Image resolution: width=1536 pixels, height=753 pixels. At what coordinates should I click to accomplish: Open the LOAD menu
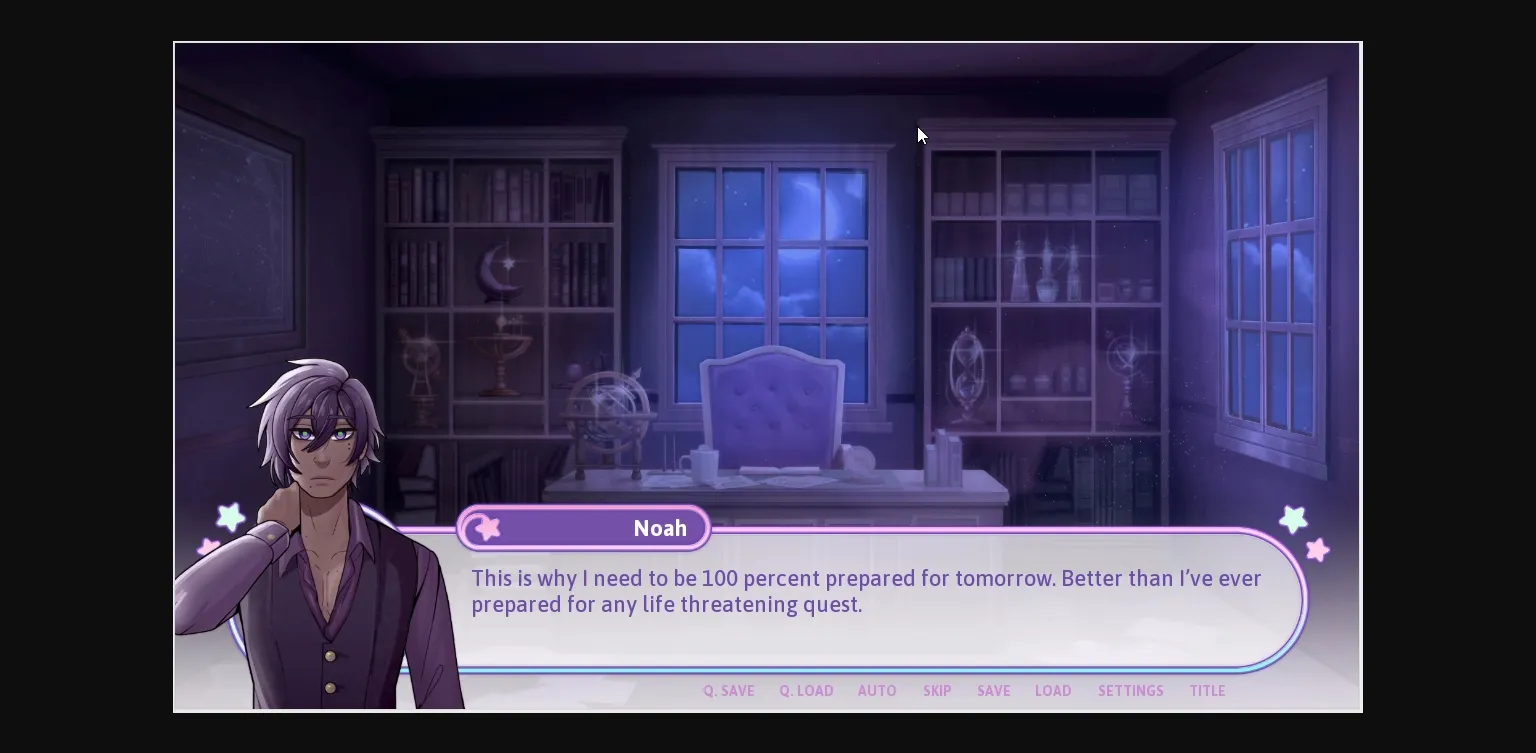(x=1053, y=691)
